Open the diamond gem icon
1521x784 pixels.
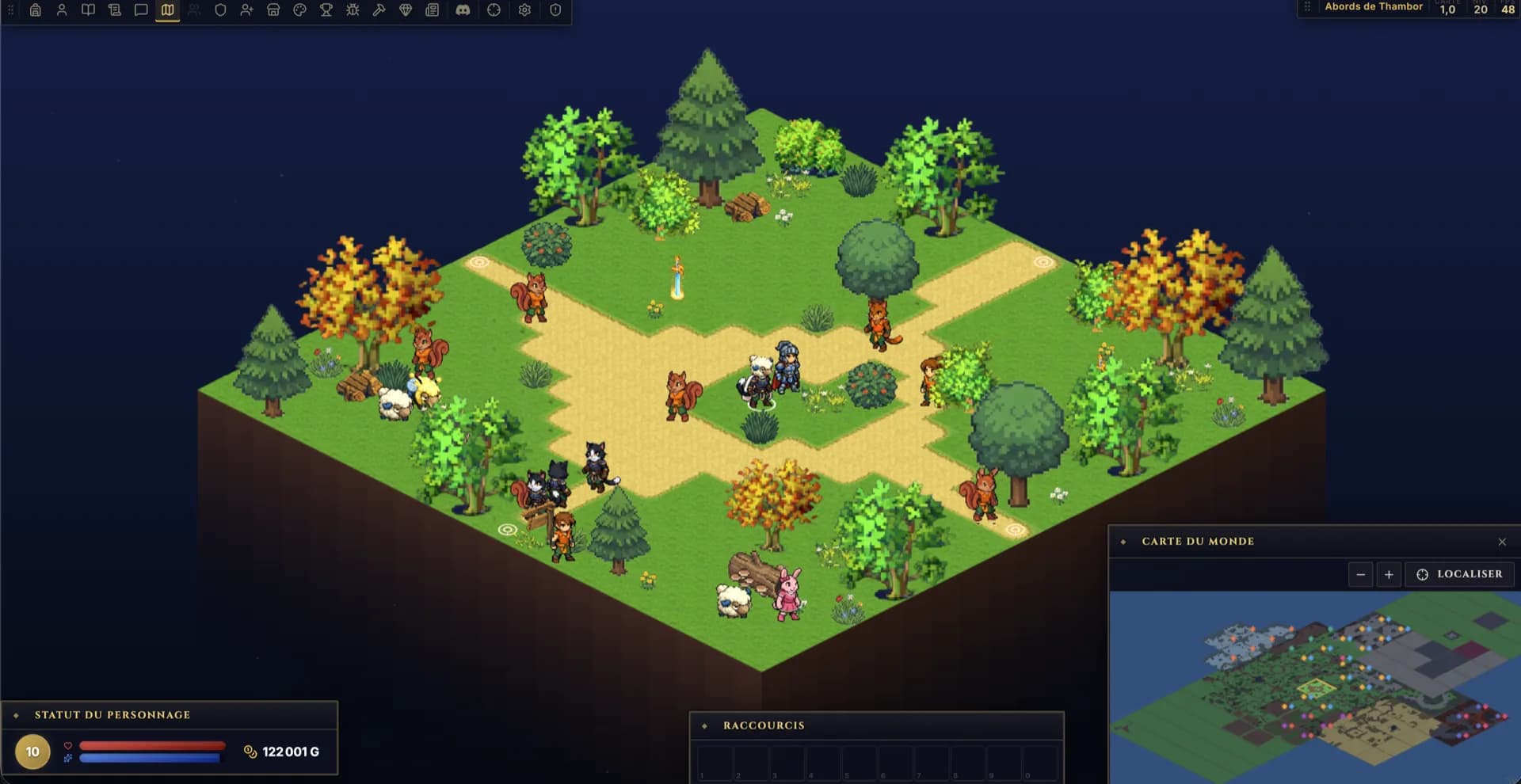[x=406, y=10]
